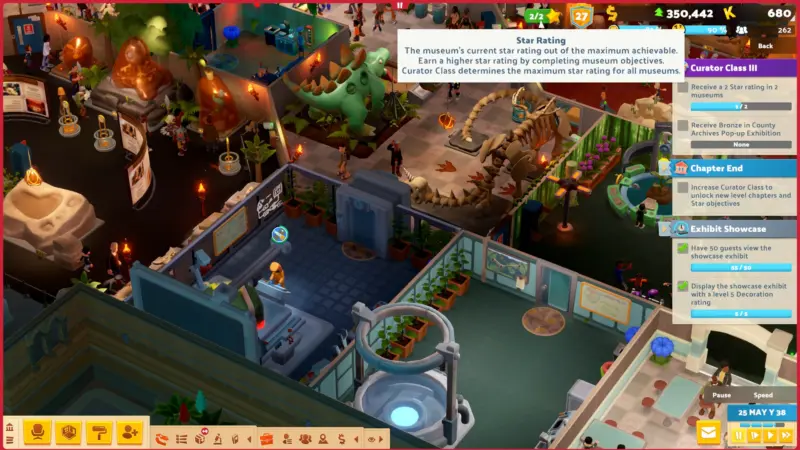Screen dimensions: 800x450
Task: Open the mail inbox envelope button
Action: click(709, 433)
